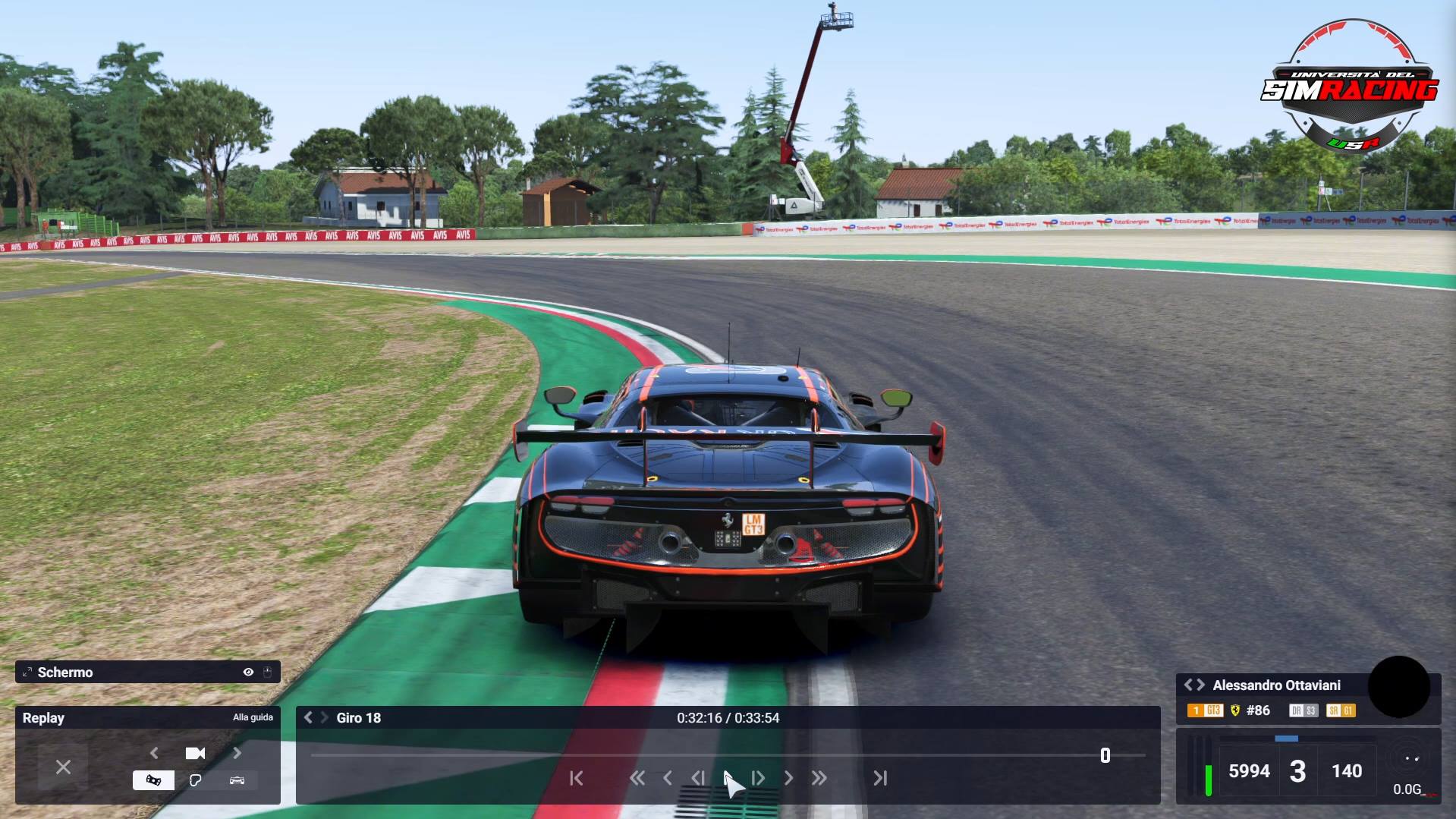Select the trackside TV camera mode
Image resolution: width=1456 pixels, height=819 pixels.
point(153,780)
